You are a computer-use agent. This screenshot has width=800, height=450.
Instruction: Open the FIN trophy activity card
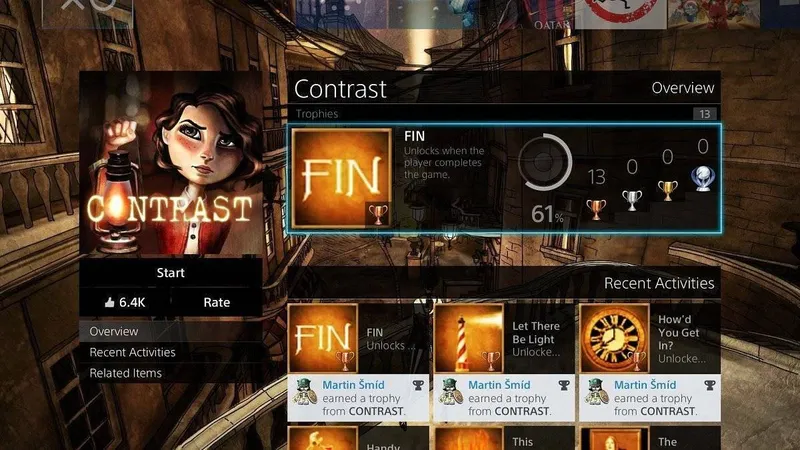point(358,362)
